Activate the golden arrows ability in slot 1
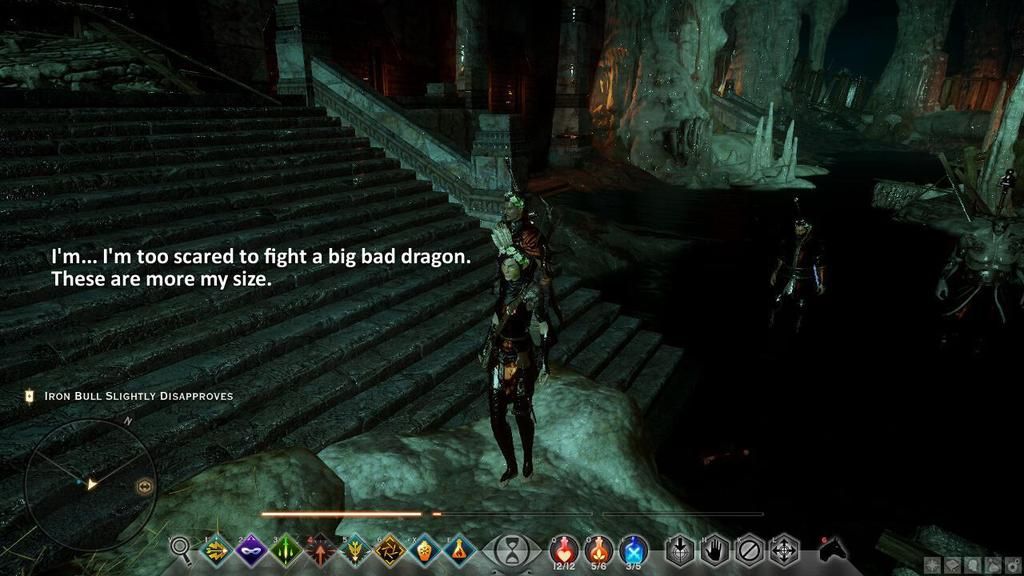1024x576 pixels. [215, 549]
